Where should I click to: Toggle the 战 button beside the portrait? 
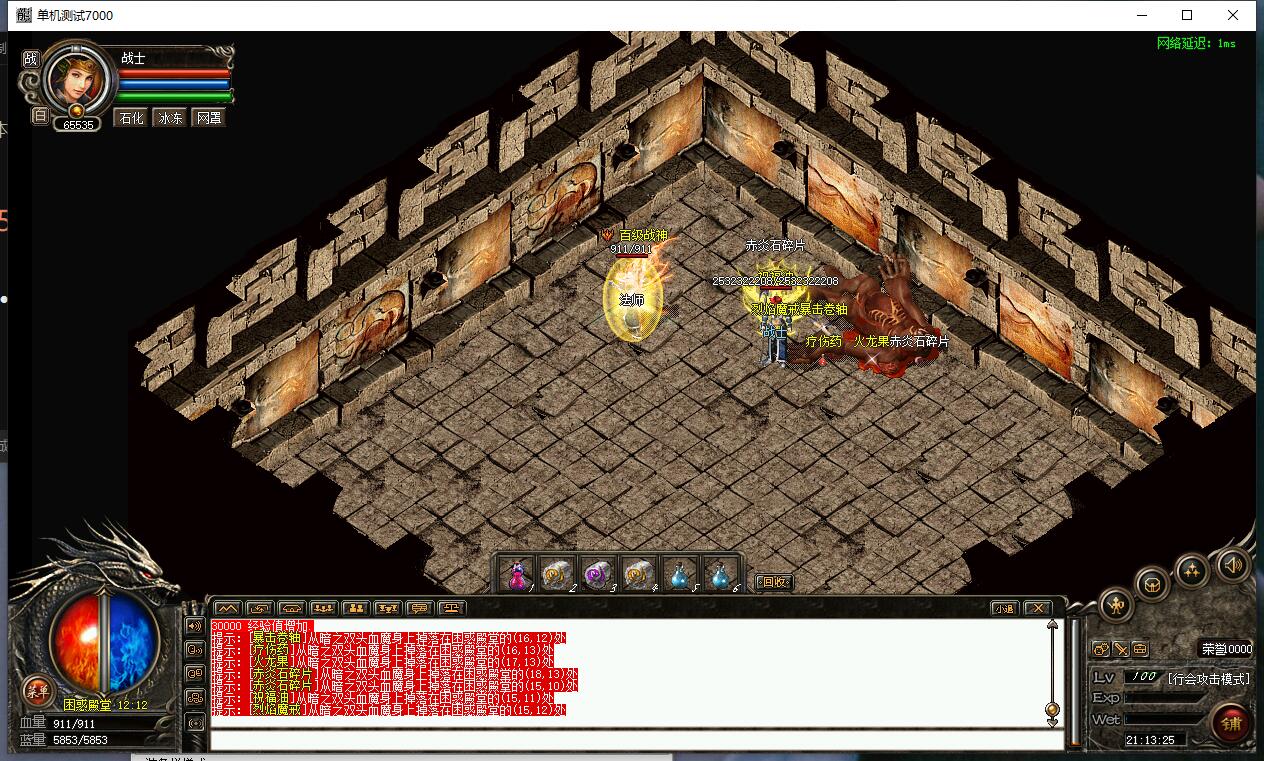(x=31, y=59)
